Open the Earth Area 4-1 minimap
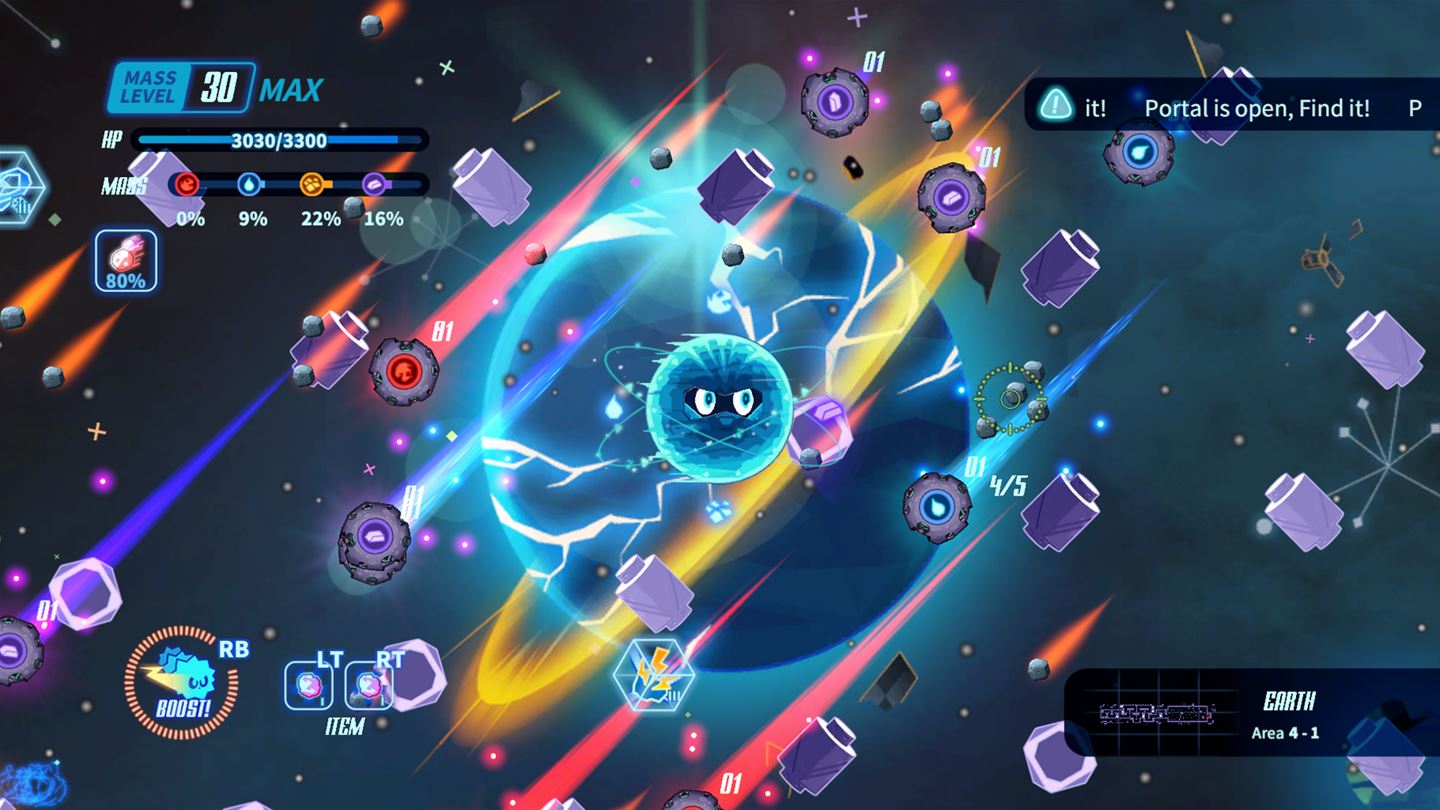 (1156, 713)
